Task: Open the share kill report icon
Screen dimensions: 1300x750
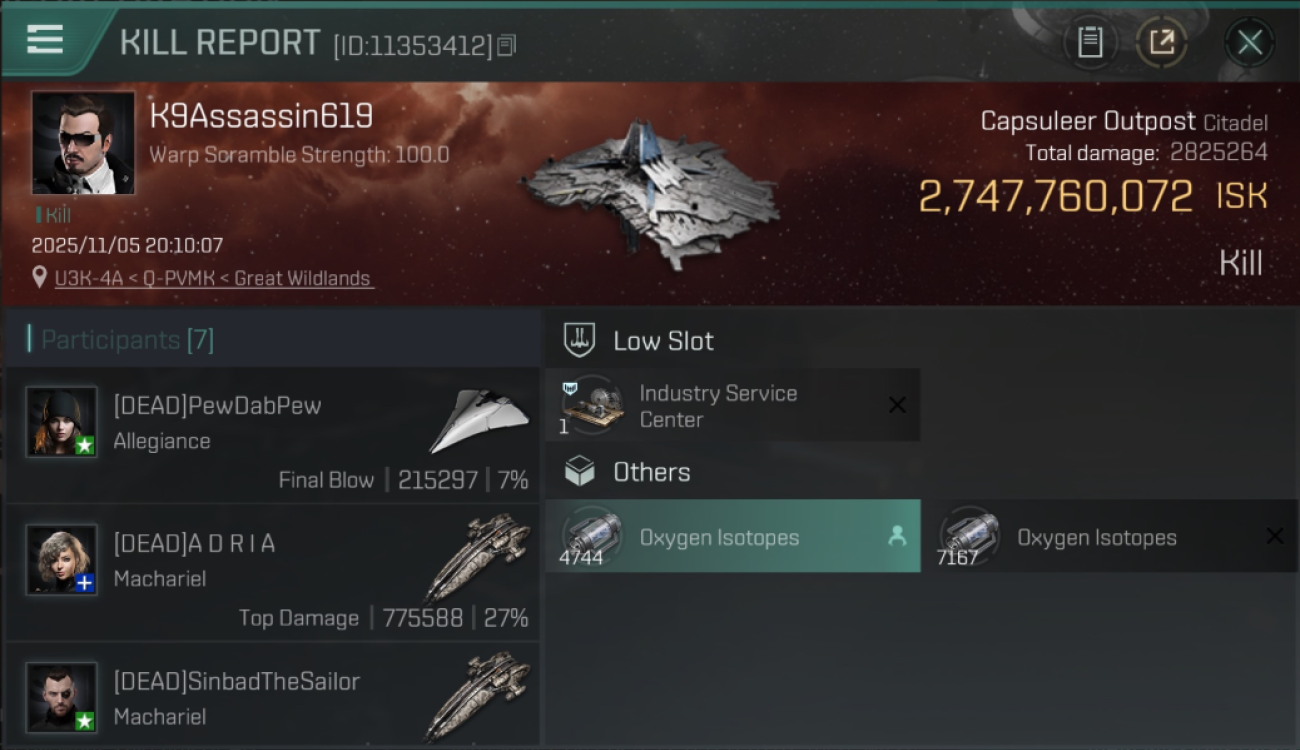Action: (x=1161, y=42)
